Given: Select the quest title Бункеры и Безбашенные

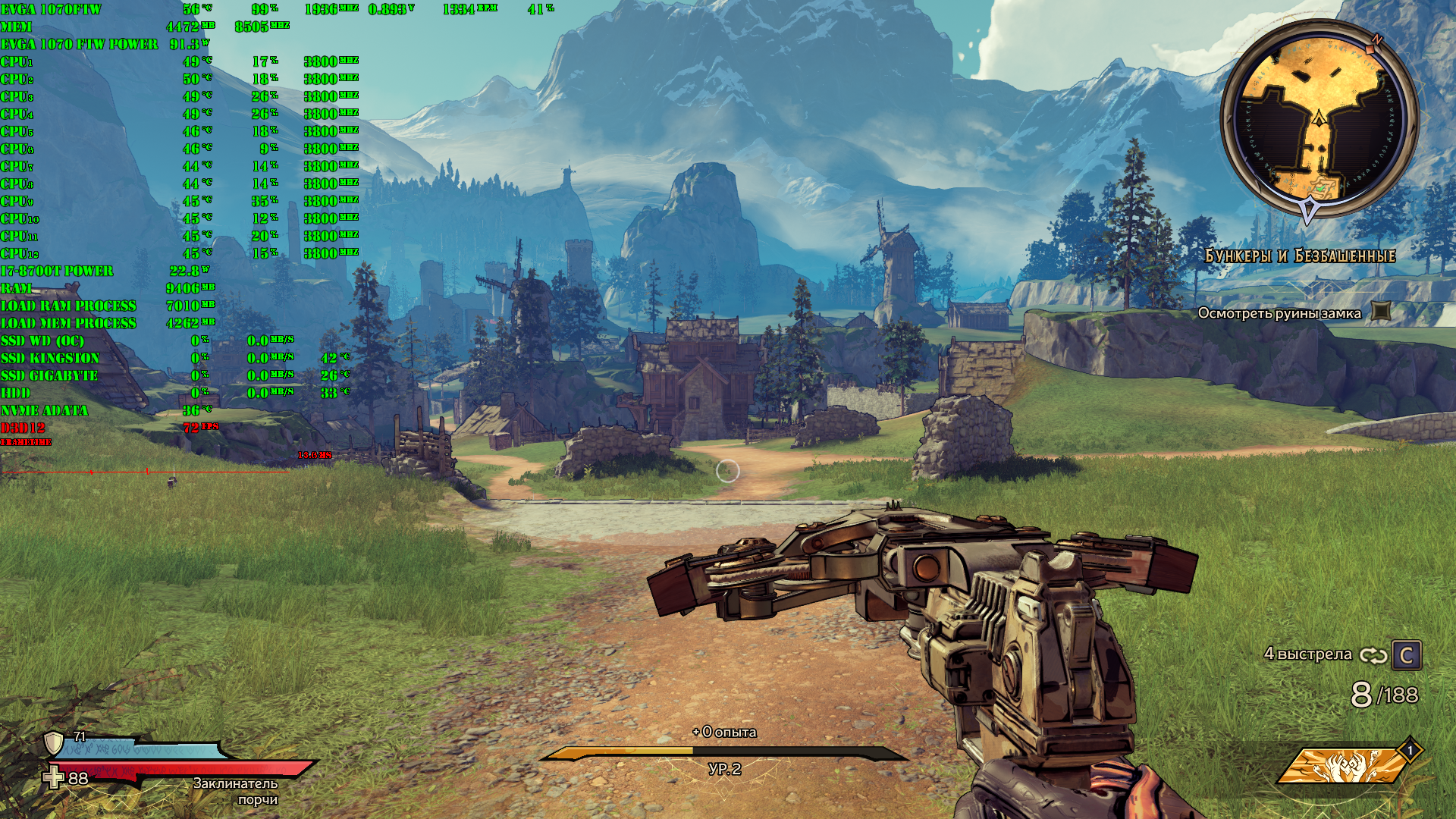Looking at the screenshot, I should tap(1300, 256).
